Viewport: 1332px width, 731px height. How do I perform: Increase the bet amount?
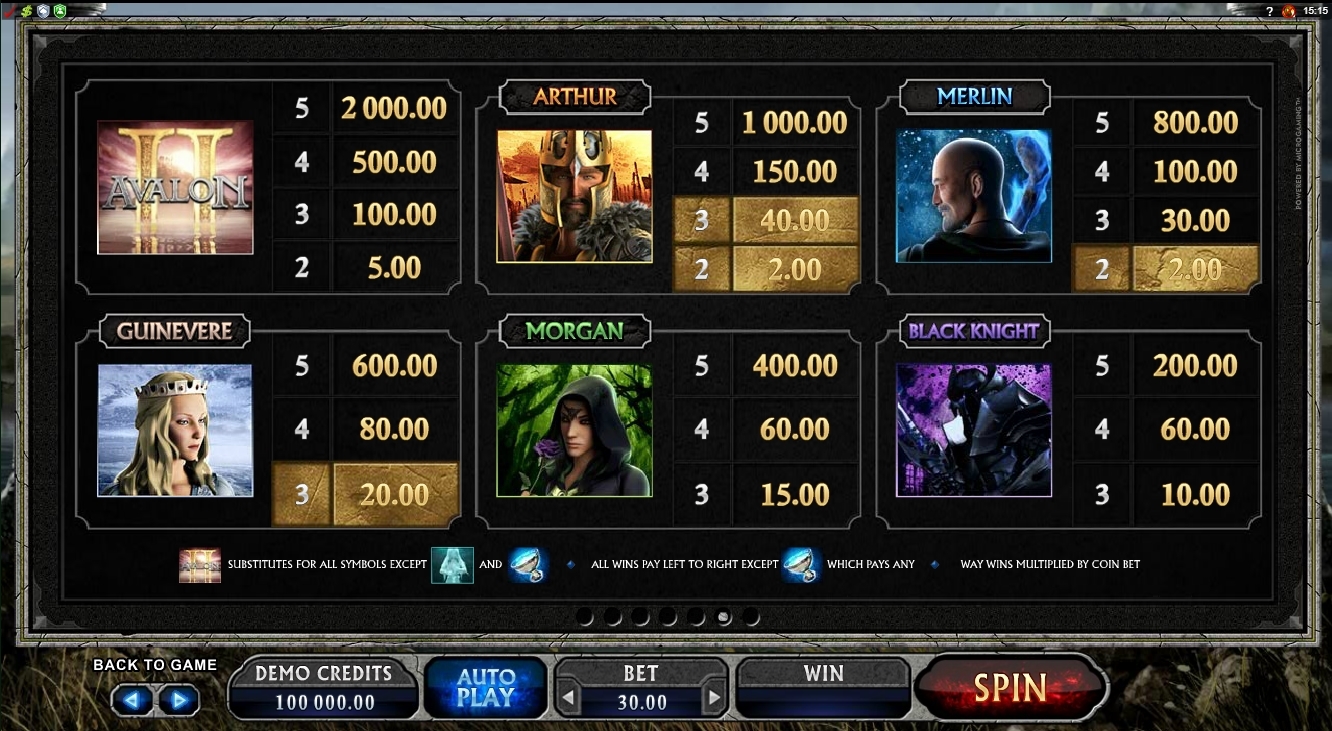tap(714, 699)
